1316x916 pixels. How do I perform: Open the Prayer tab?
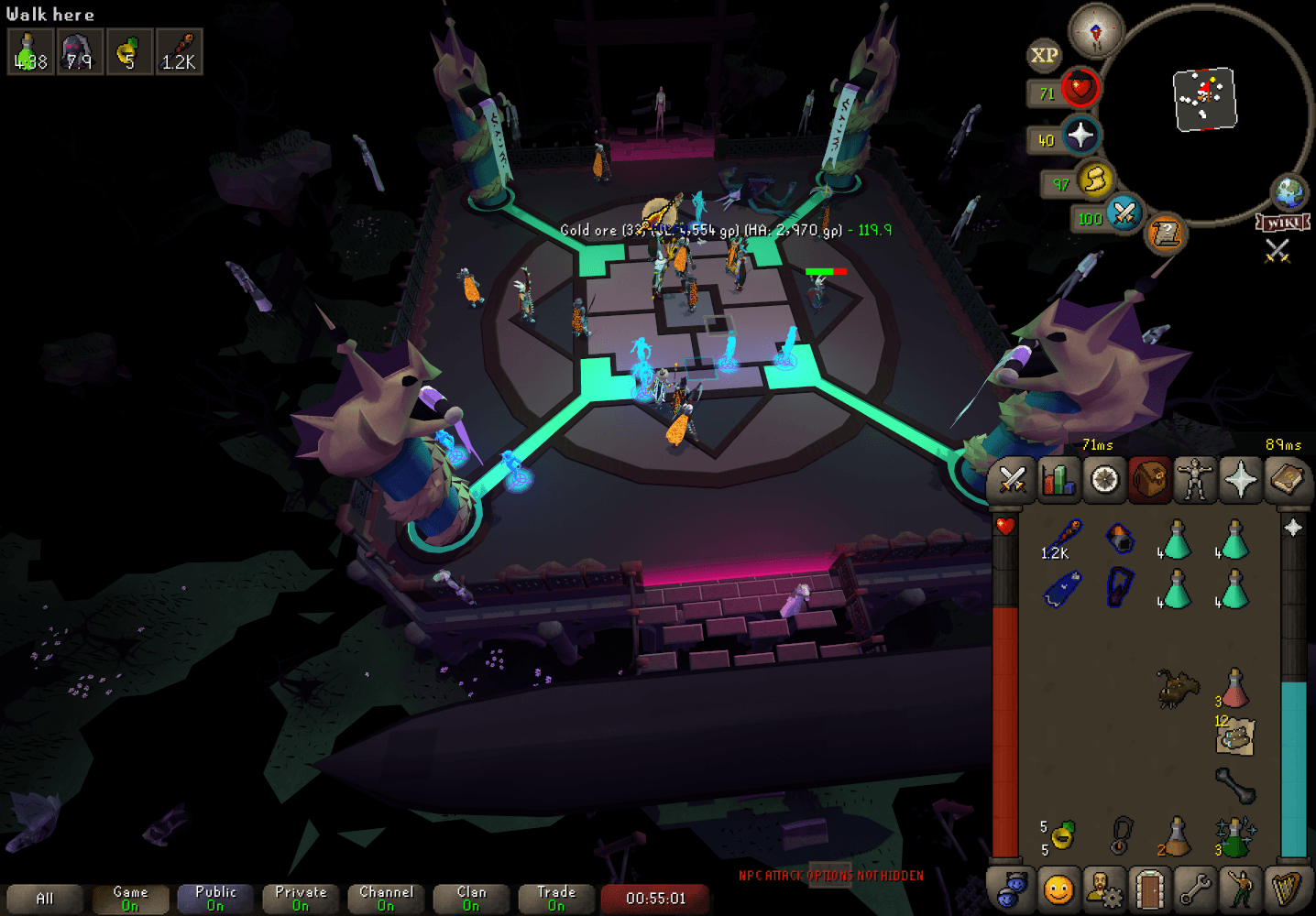(1242, 479)
